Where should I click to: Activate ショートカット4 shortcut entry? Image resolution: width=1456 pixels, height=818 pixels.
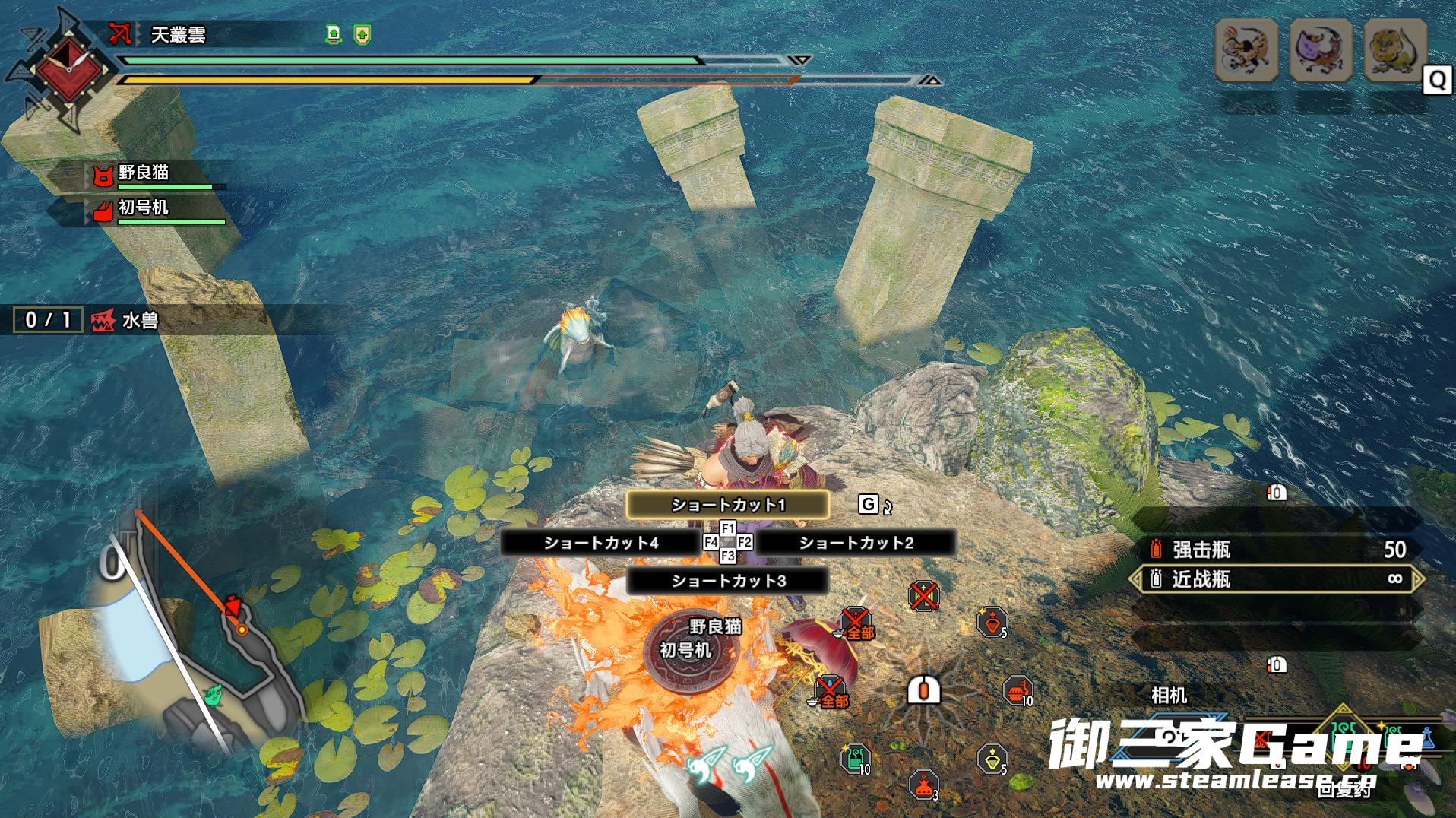(600, 543)
